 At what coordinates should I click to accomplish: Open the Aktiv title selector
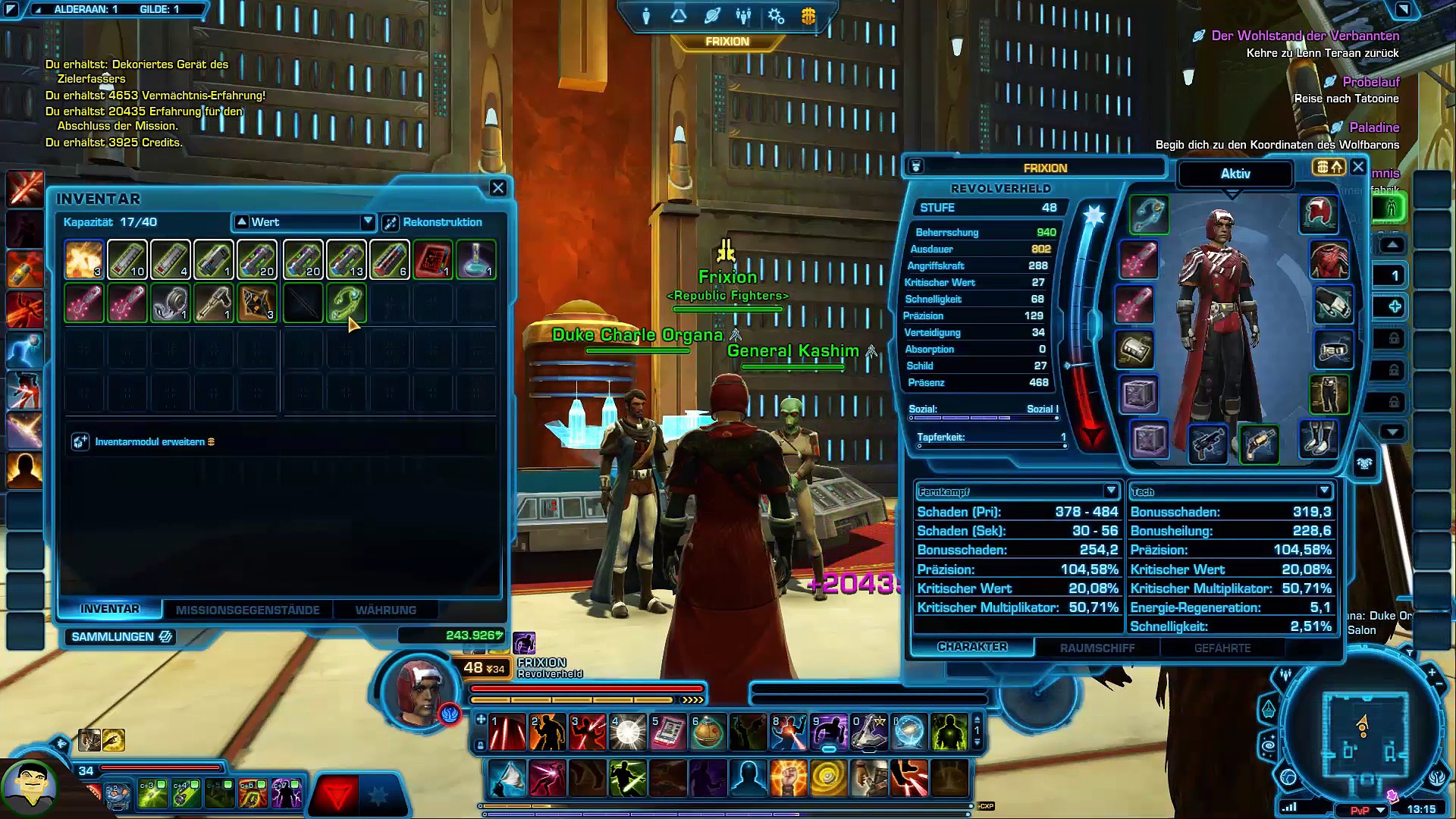point(1235,174)
